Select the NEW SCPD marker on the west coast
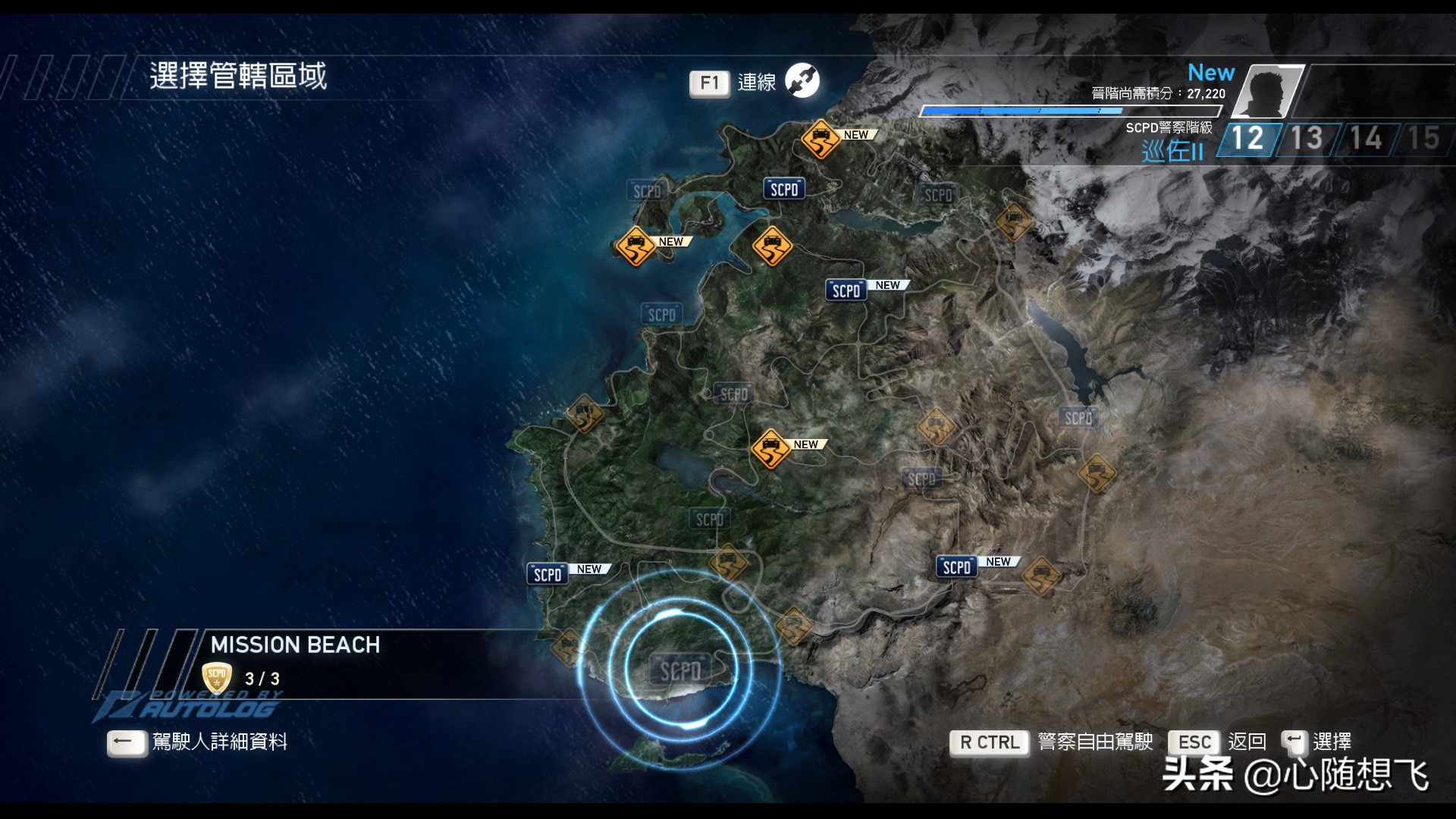 [x=548, y=574]
